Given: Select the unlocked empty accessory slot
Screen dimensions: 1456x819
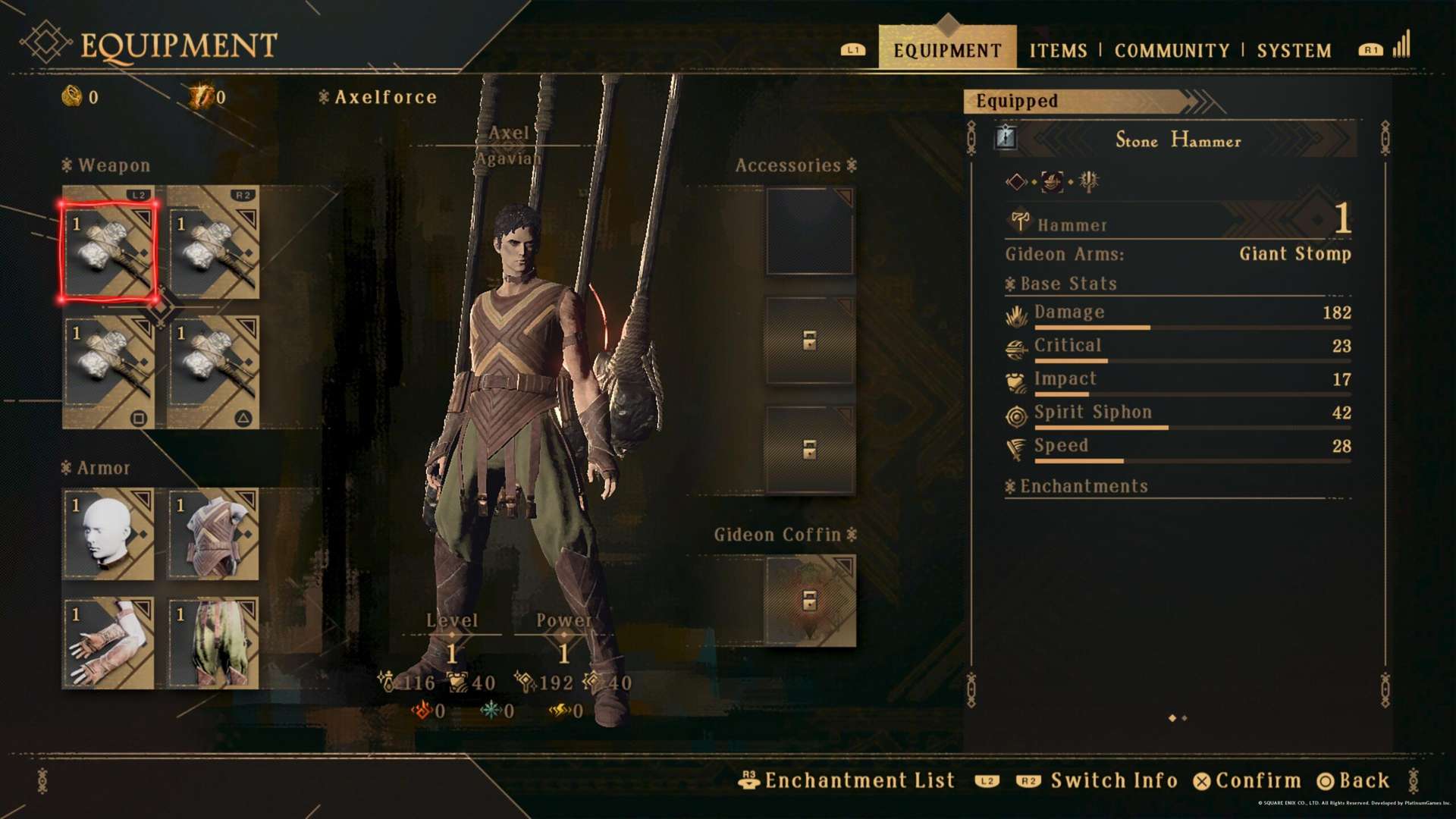Looking at the screenshot, I should (810, 231).
